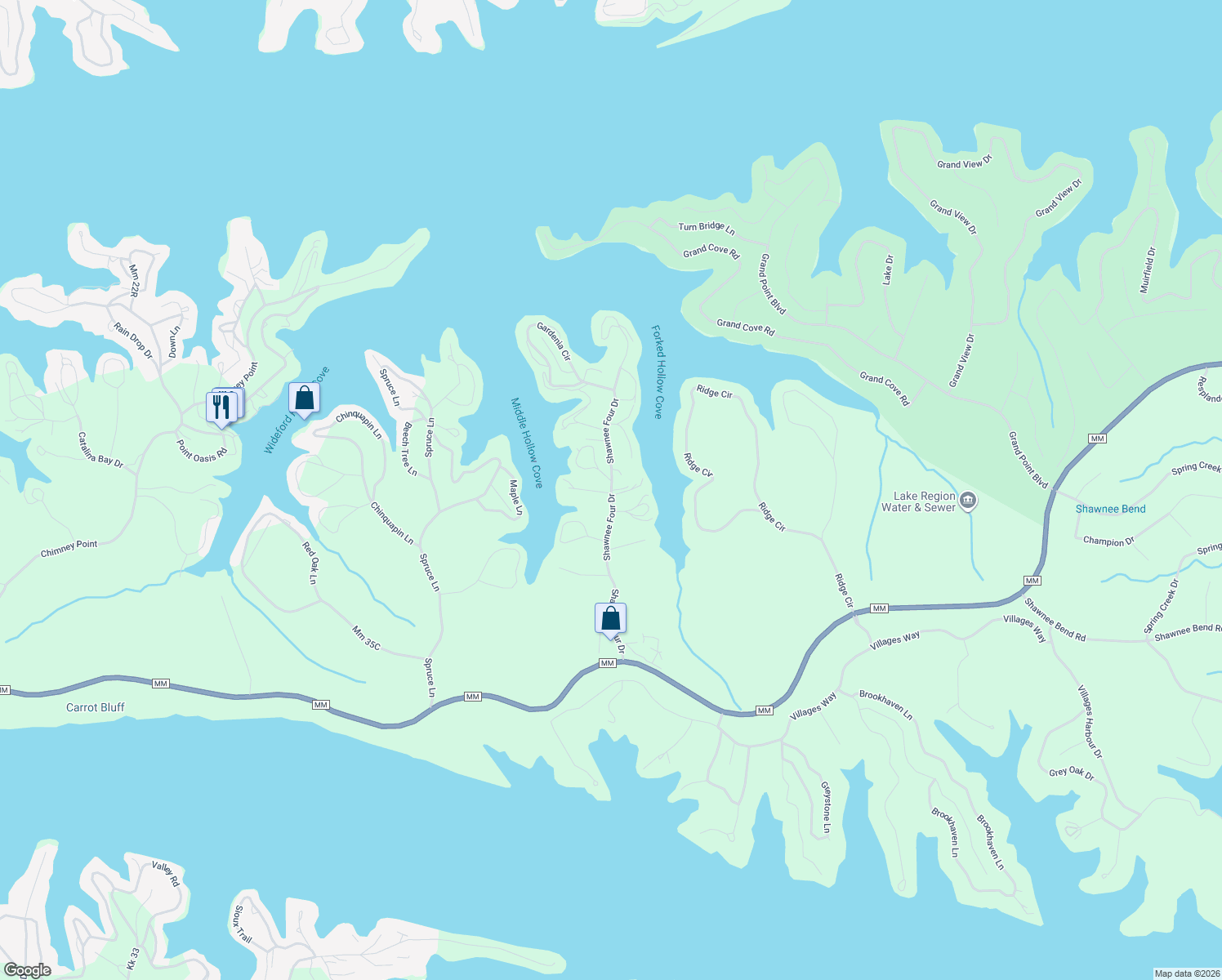The height and width of the screenshot is (980, 1222).
Task: Click the Lake Region Water & Sewer building pin
Action: coord(968,501)
